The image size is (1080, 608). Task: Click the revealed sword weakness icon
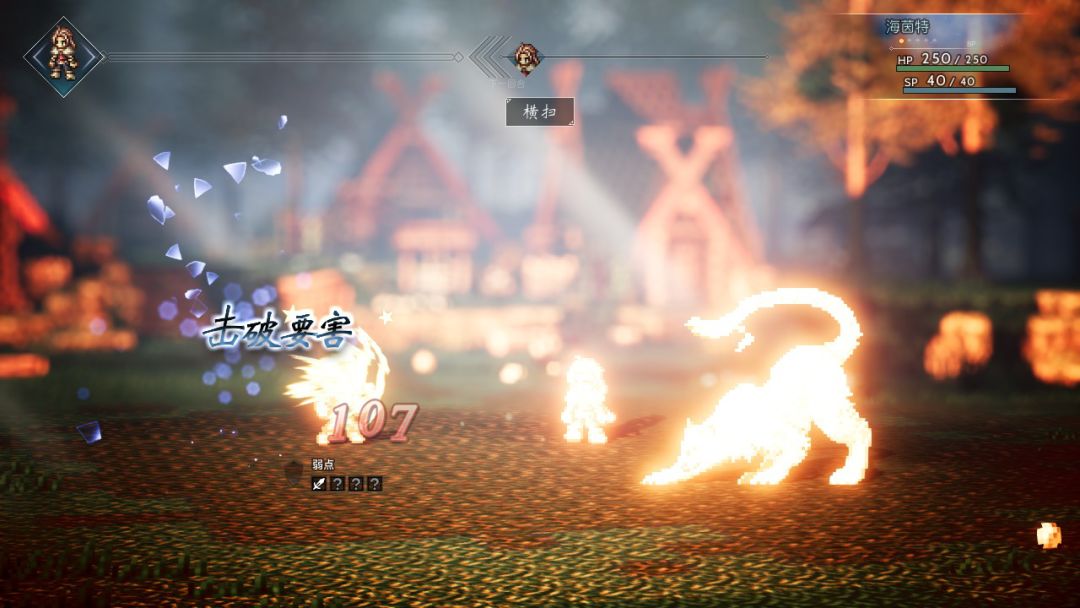point(319,484)
